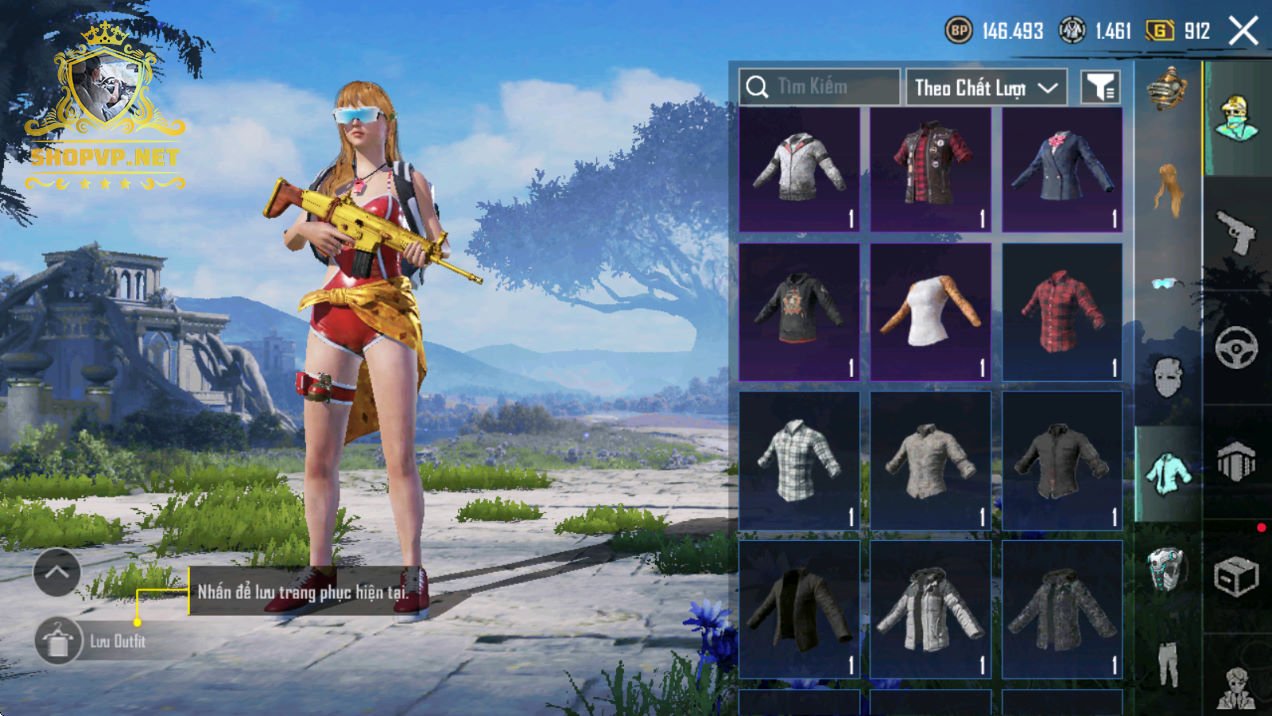This screenshot has height=716, width=1272.
Task: Open the filter options button
Action: [x=1100, y=88]
